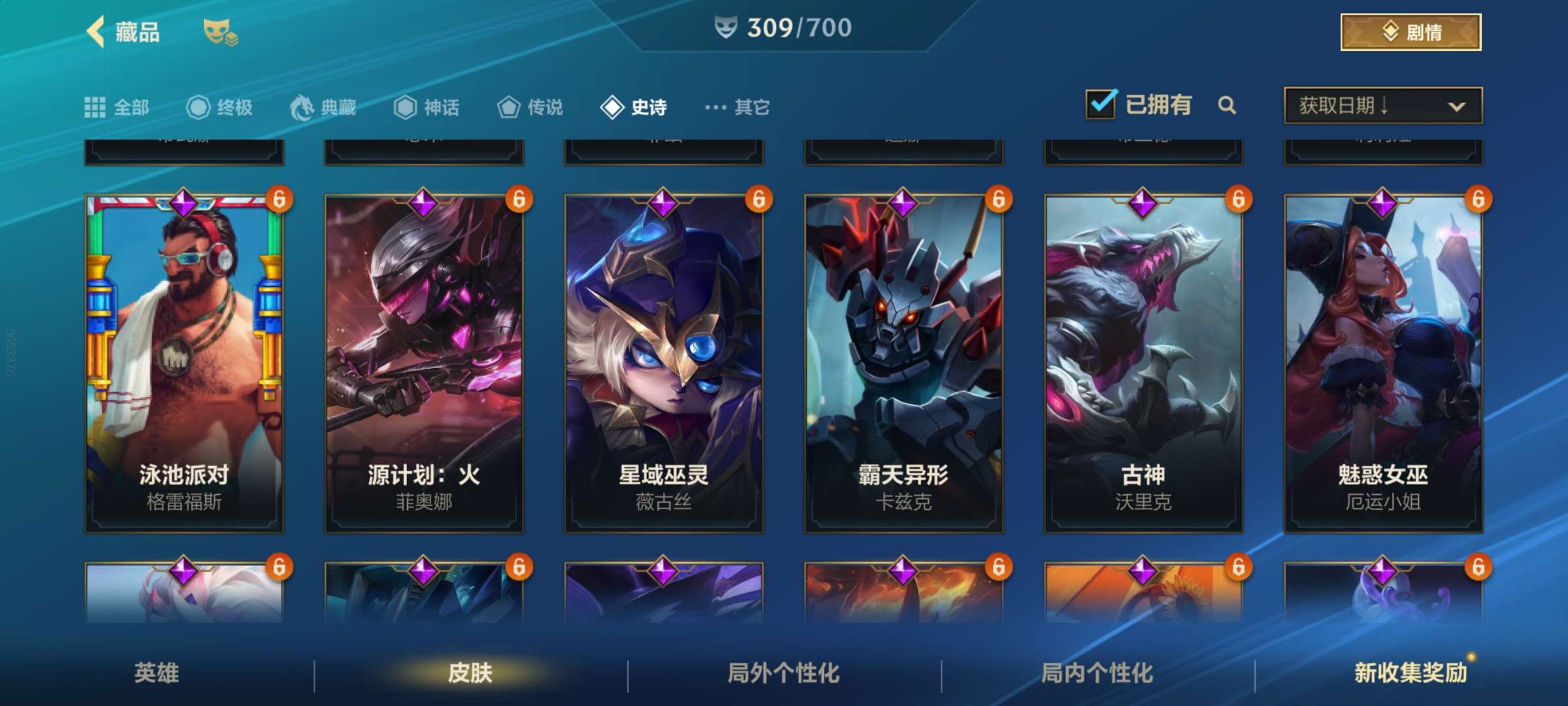Open the 魅惑女巫 厄运小姐 skin card

point(1383,363)
